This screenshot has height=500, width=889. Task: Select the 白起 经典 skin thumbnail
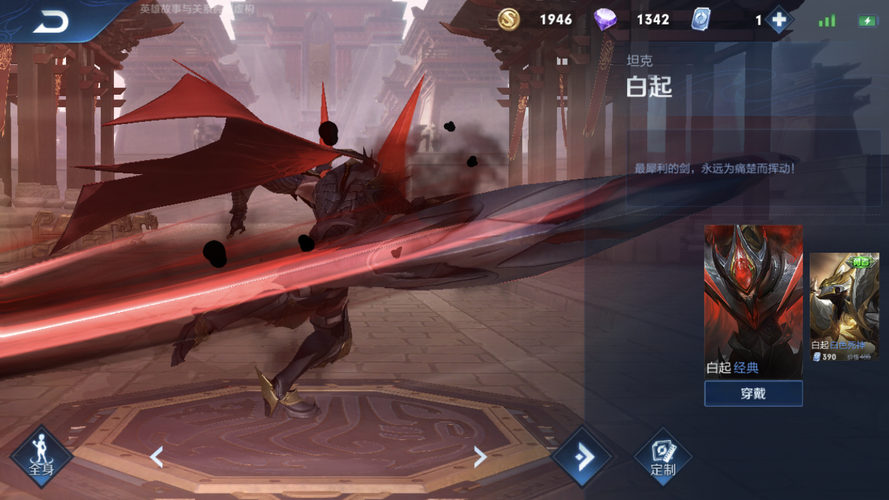click(753, 301)
